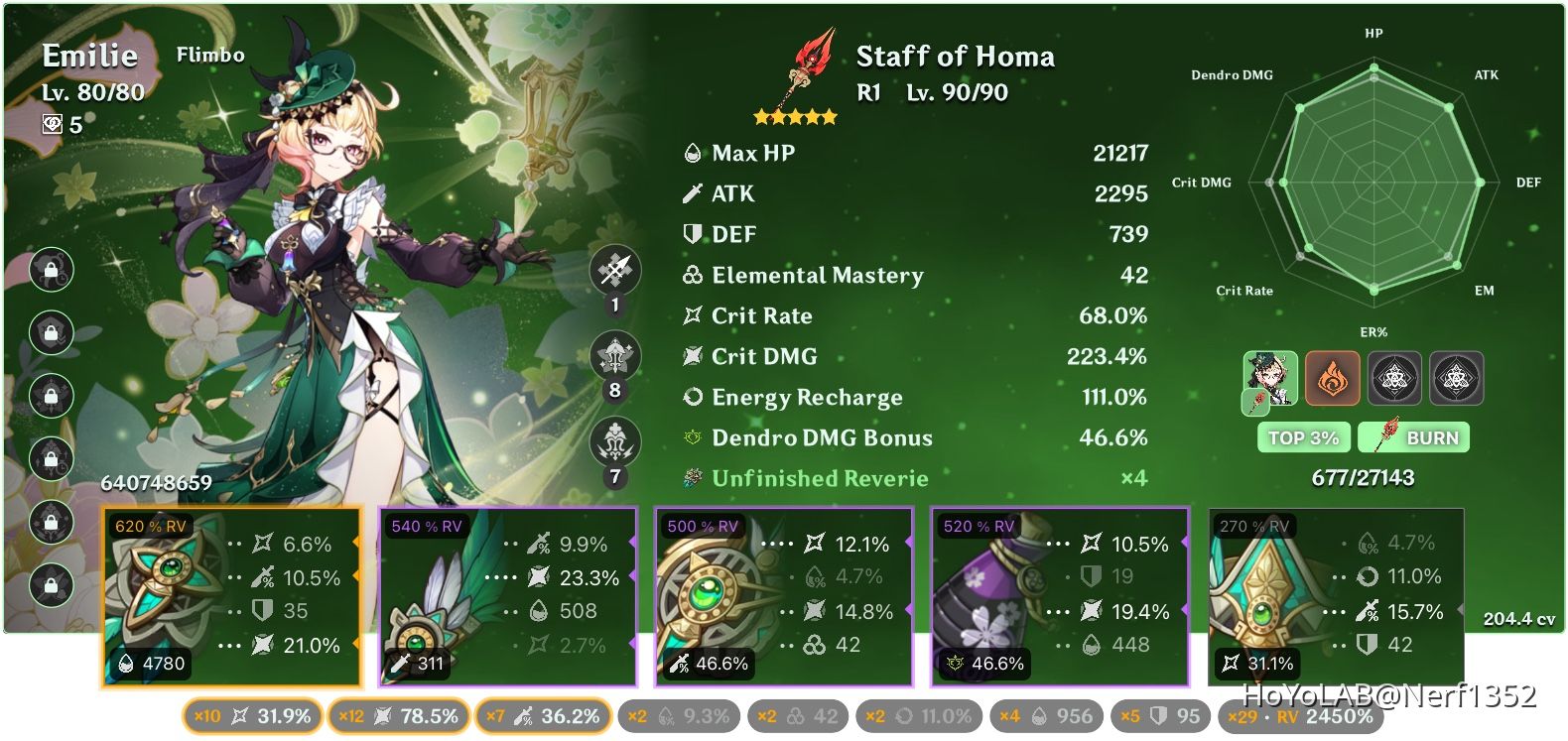Click the friendship level 5 icon
The image size is (1568, 741).
55,125
